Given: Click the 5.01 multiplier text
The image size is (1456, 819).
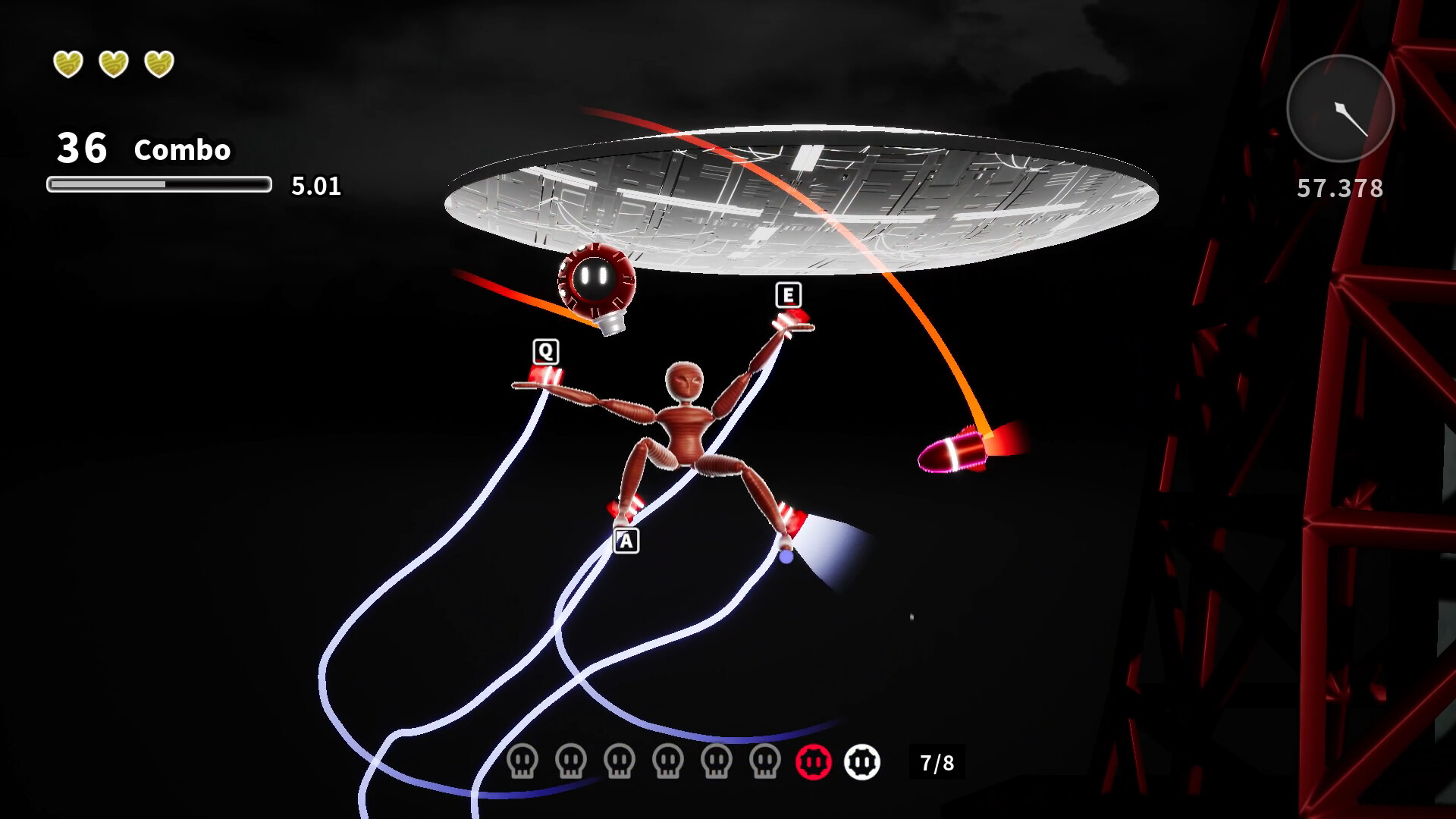Looking at the screenshot, I should (315, 187).
